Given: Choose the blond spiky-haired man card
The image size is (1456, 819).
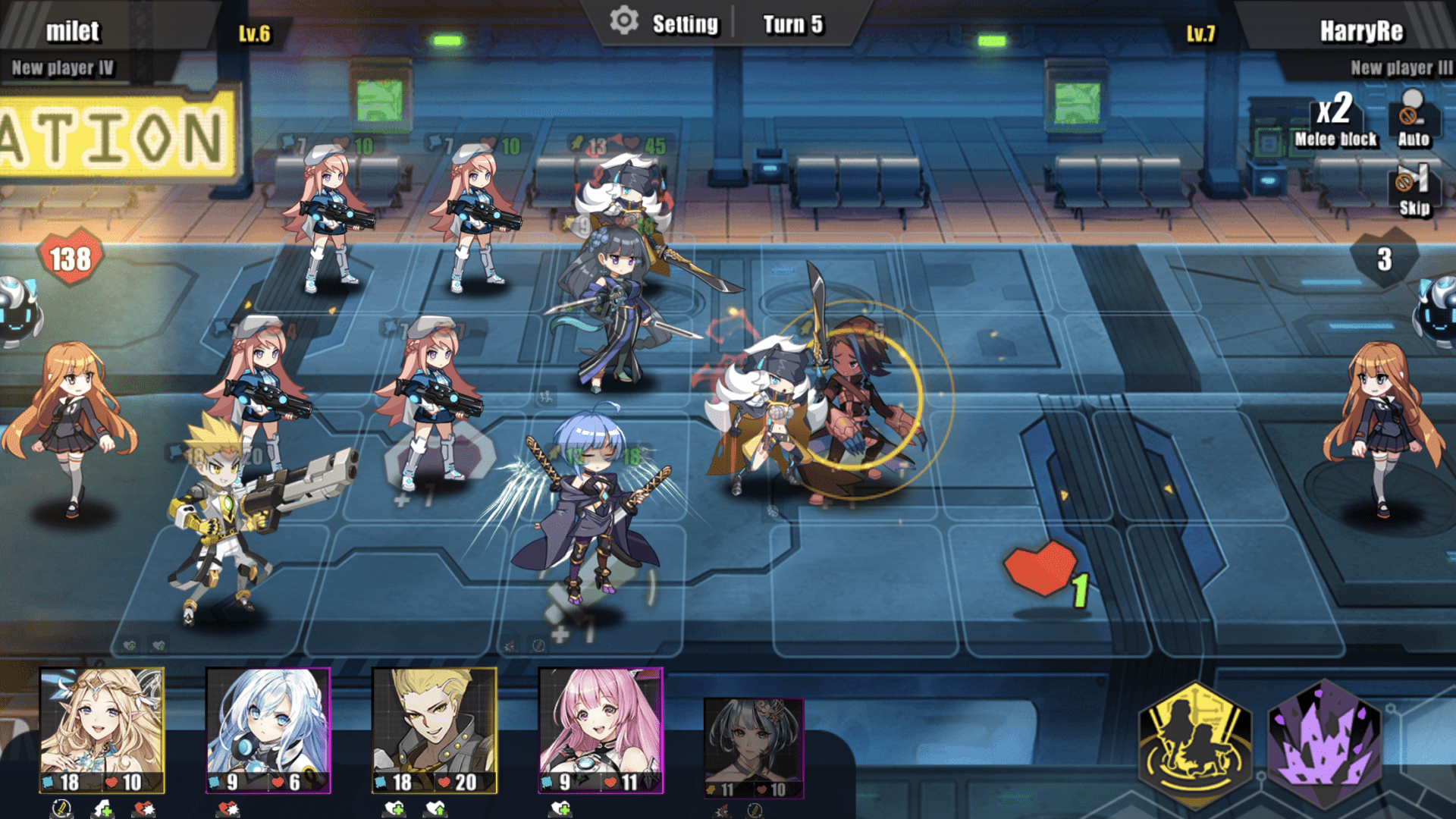Looking at the screenshot, I should click(x=434, y=730).
